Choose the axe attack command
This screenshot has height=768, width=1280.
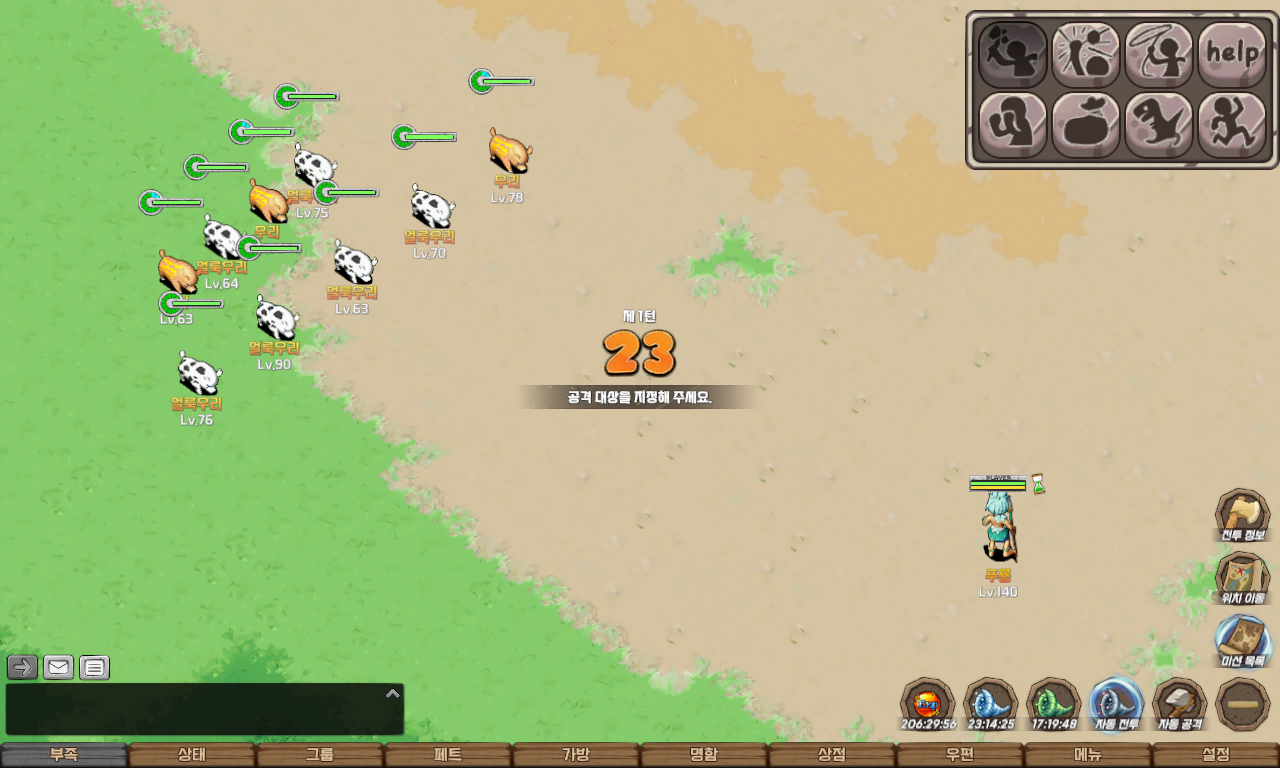pos(1012,54)
